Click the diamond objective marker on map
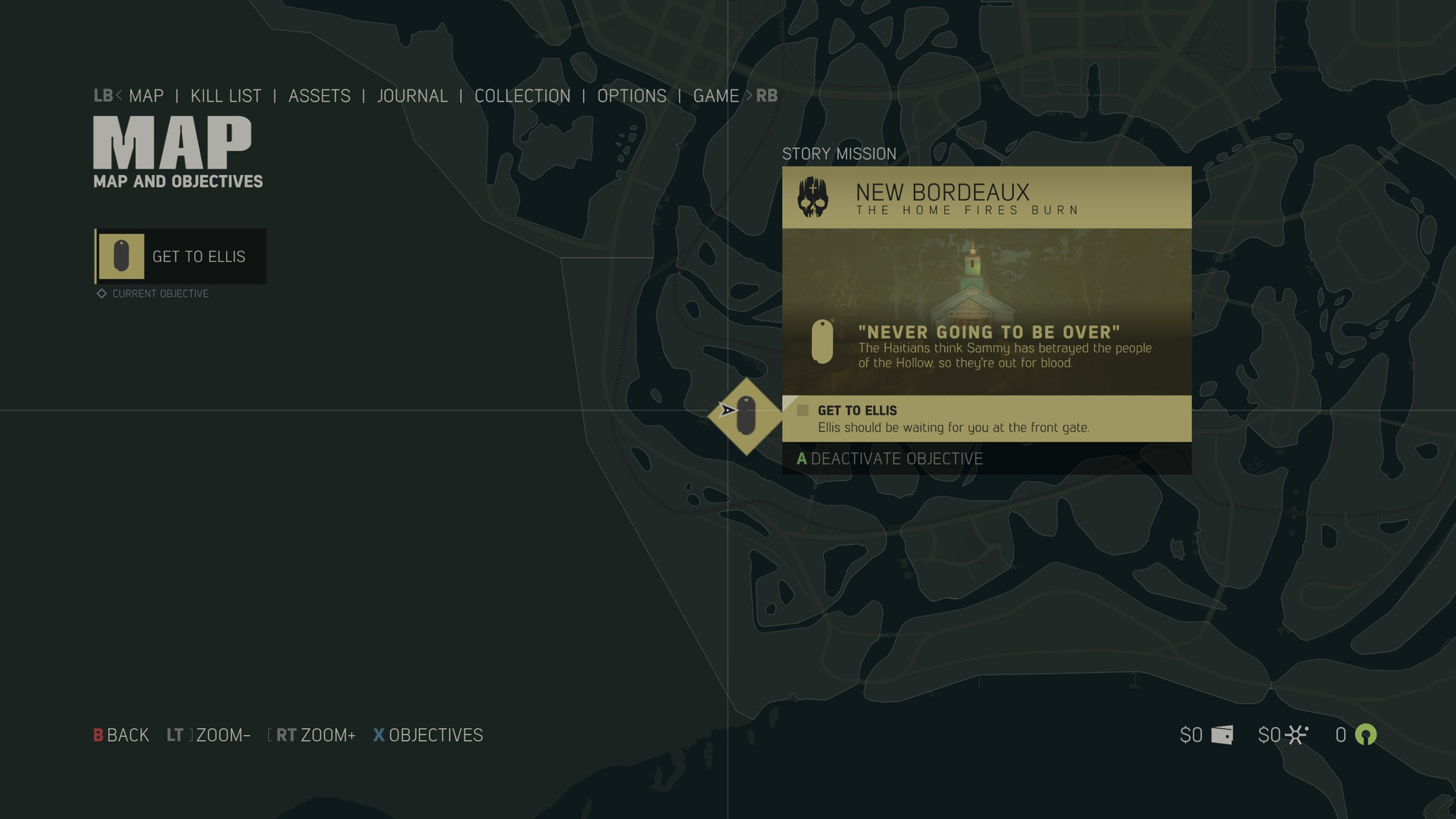Image resolution: width=1456 pixels, height=819 pixels. (746, 417)
